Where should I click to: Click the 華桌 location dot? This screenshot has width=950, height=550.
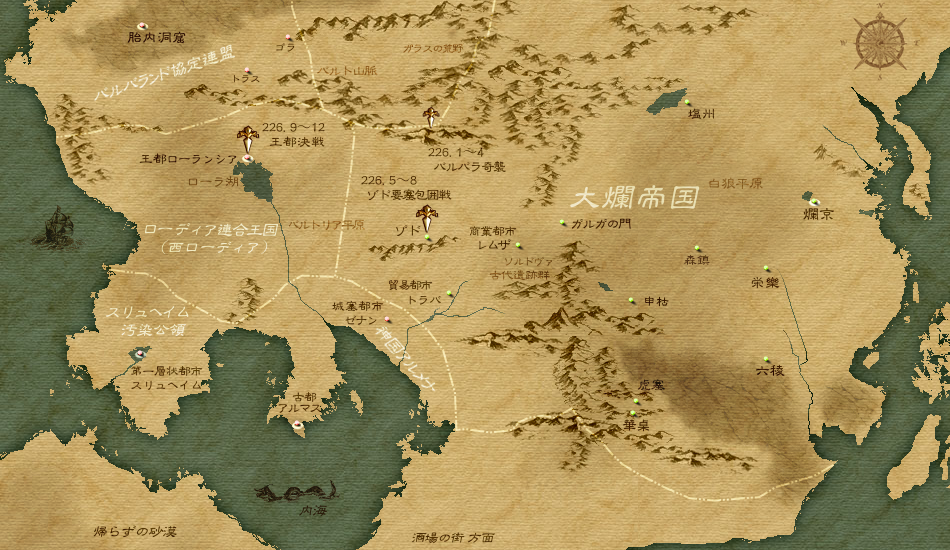coord(633,412)
